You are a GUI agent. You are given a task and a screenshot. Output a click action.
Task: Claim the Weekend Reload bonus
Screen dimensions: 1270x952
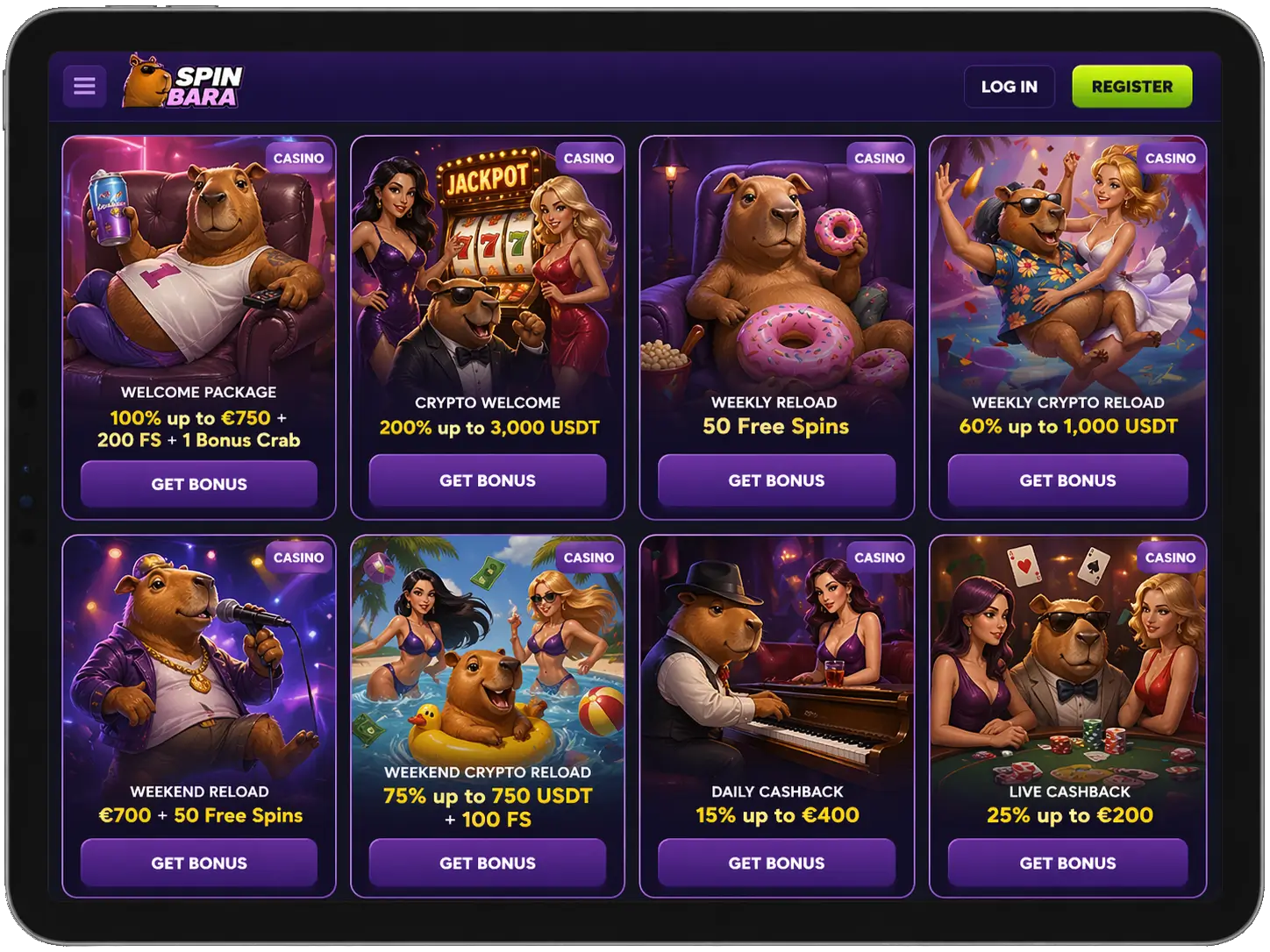[198, 863]
